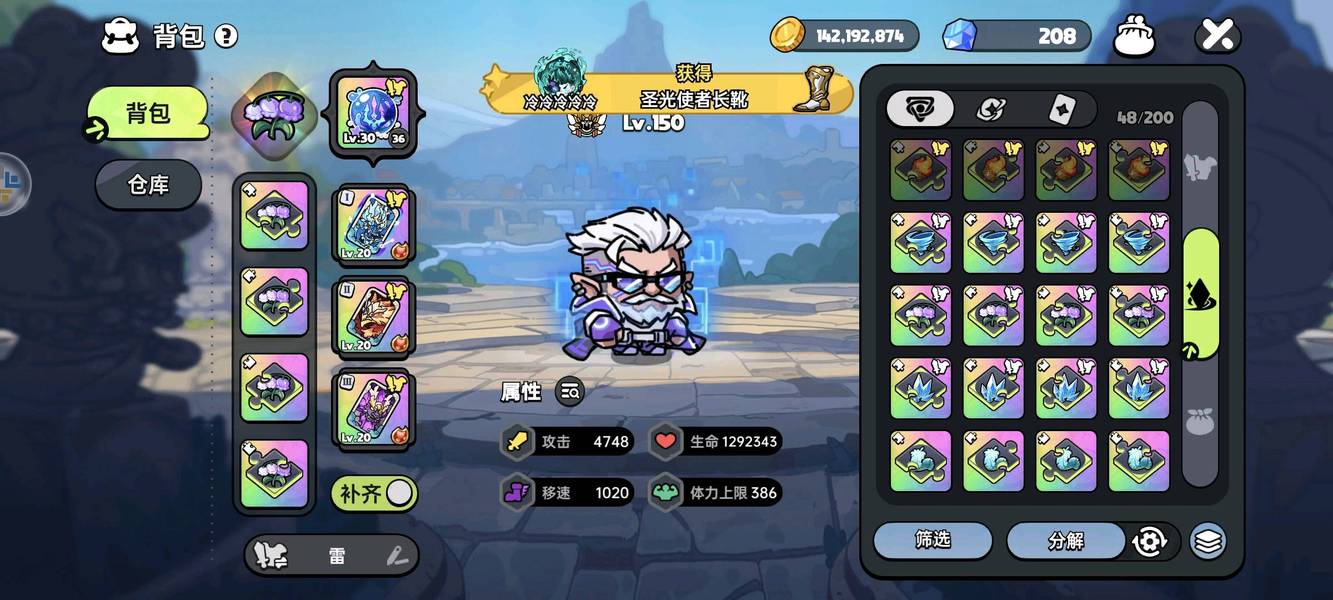
Task: Open the attribute details magnifier icon
Action: (570, 393)
